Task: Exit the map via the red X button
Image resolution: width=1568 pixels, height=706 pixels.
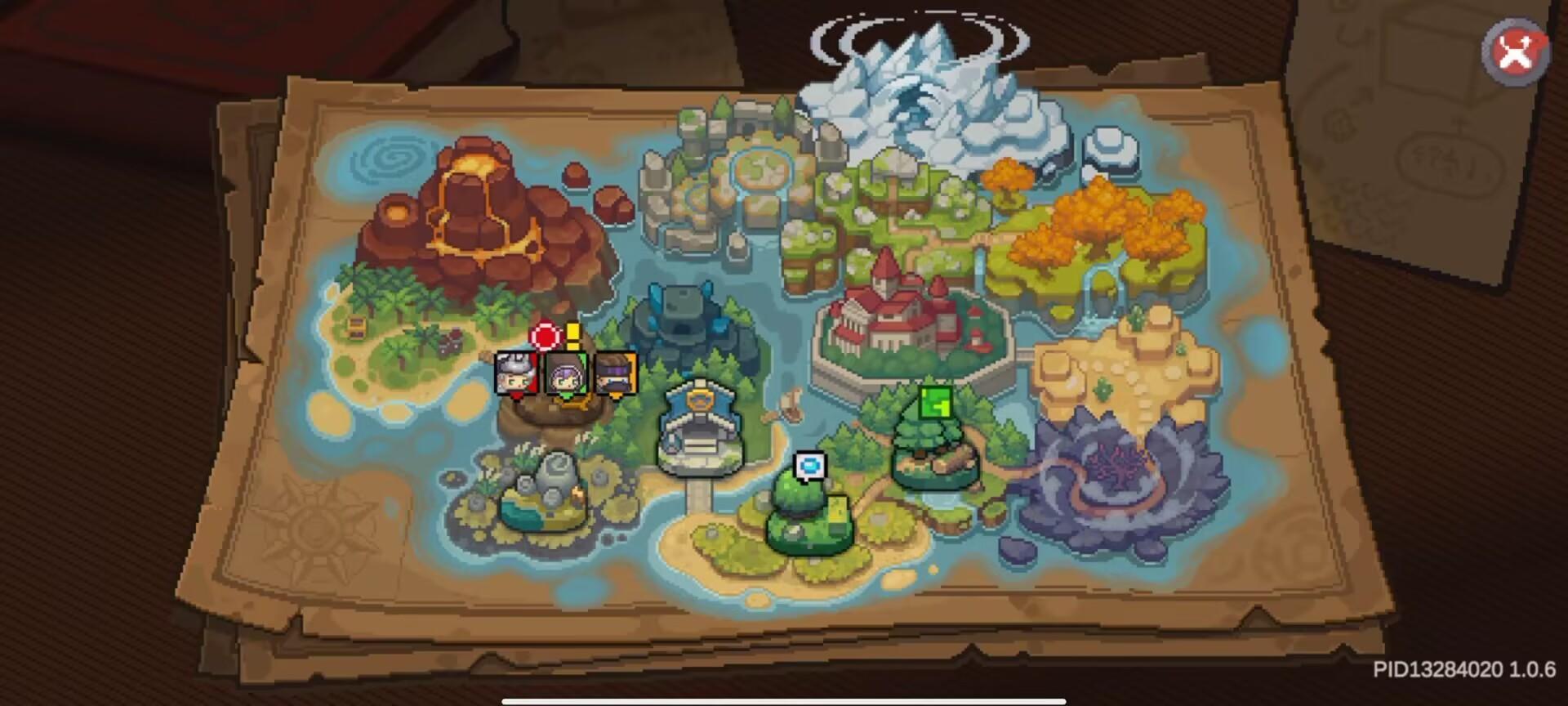Action: (1515, 51)
